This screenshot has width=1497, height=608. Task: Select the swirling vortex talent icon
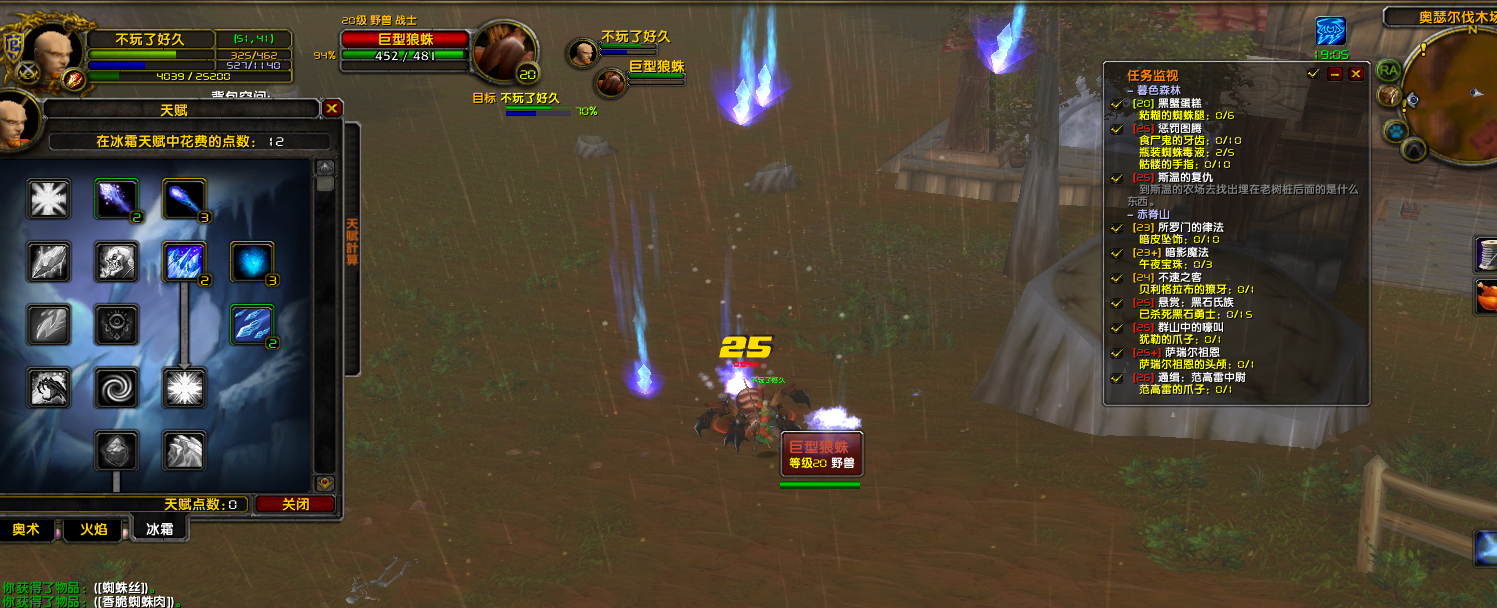click(116, 388)
